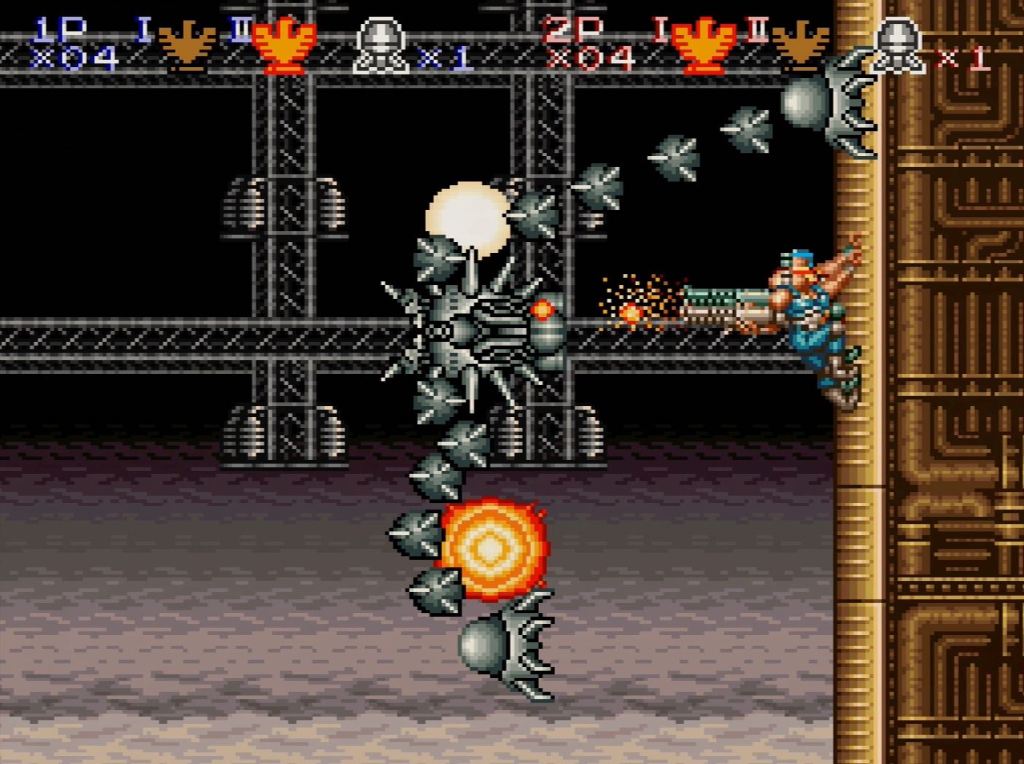Click player 1's smart bomb icon
The width and height of the screenshot is (1024, 764).
(381, 46)
